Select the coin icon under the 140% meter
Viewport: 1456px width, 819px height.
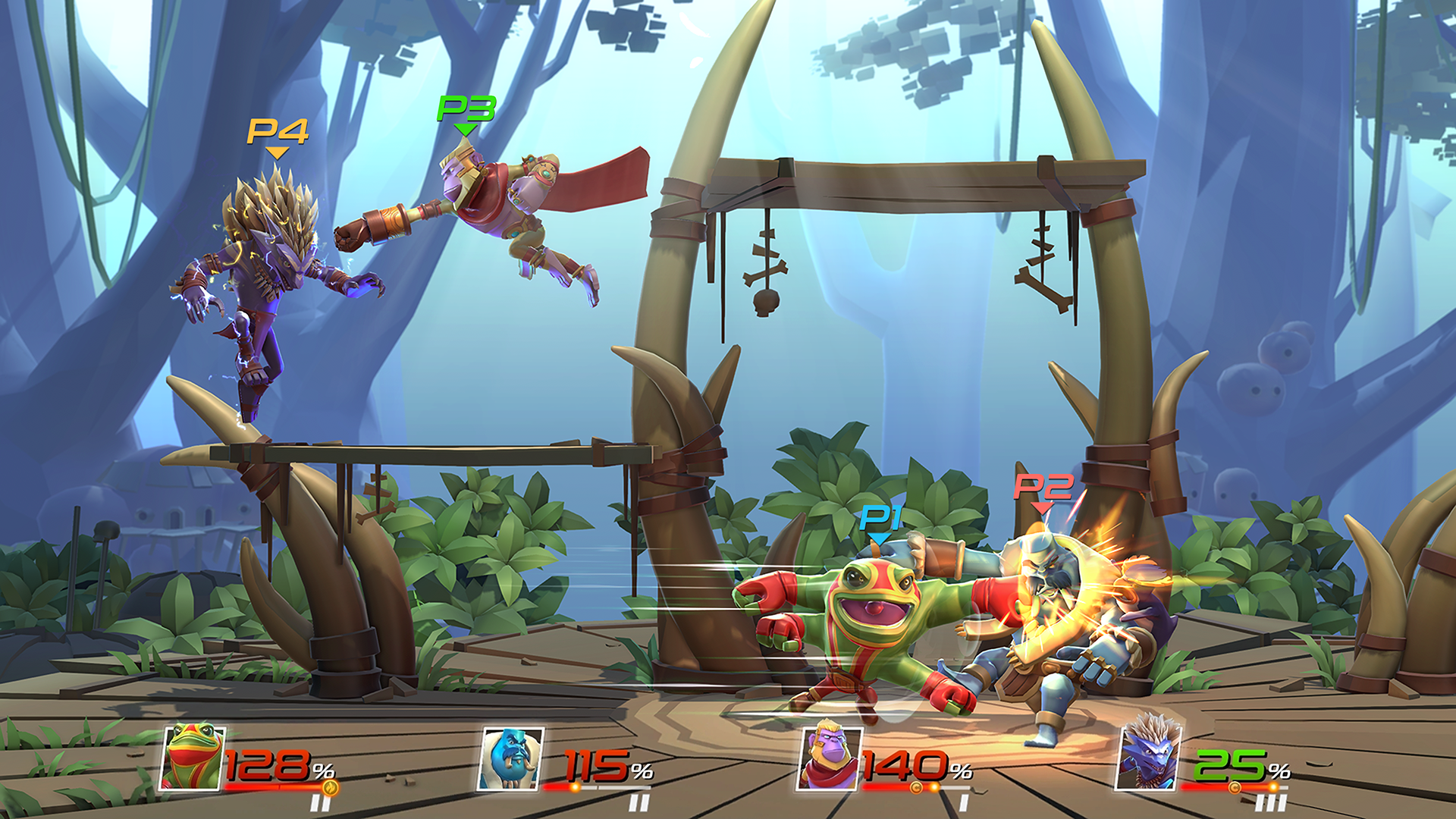point(918,787)
